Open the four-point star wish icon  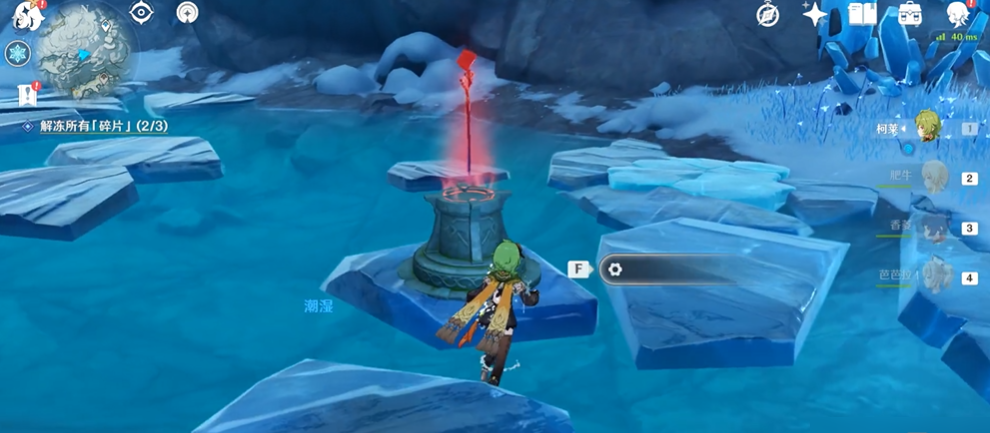[815, 14]
